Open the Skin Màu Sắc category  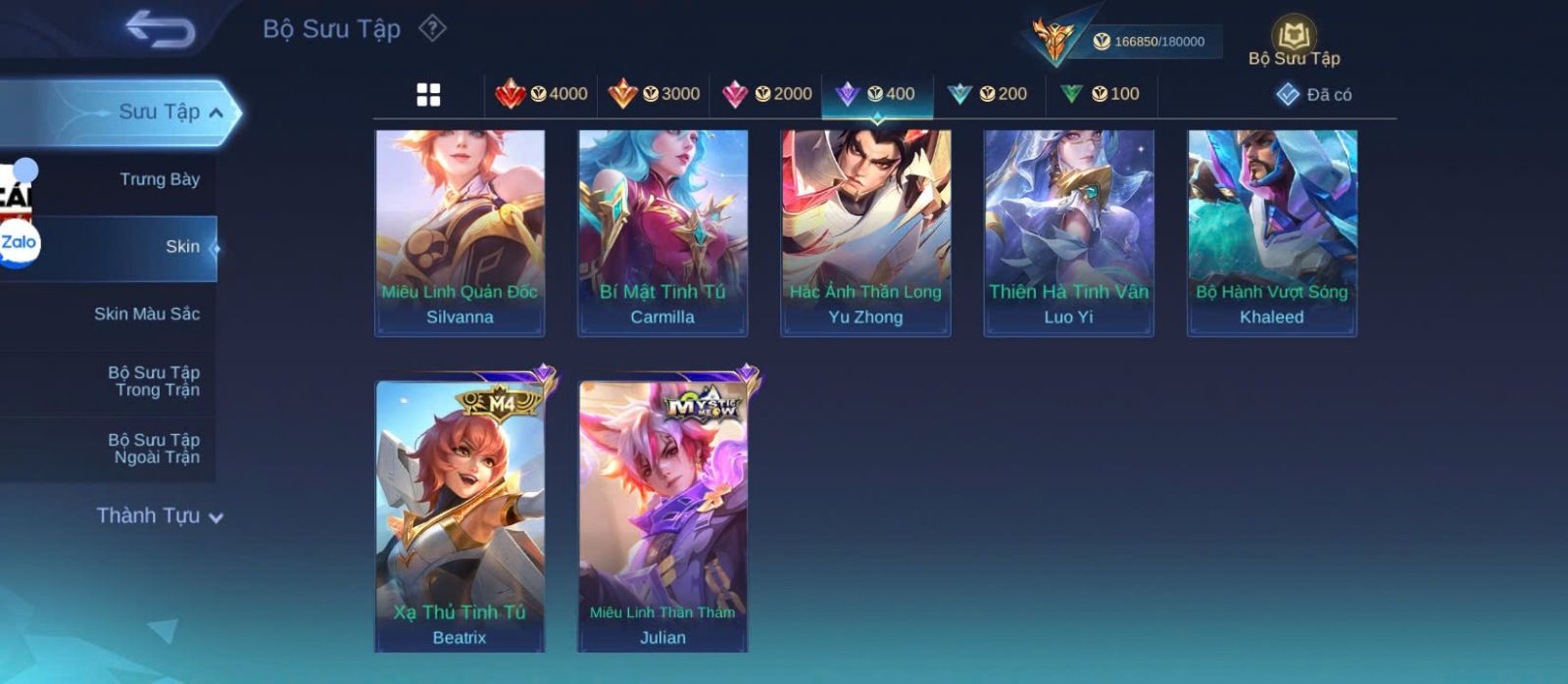tap(147, 314)
